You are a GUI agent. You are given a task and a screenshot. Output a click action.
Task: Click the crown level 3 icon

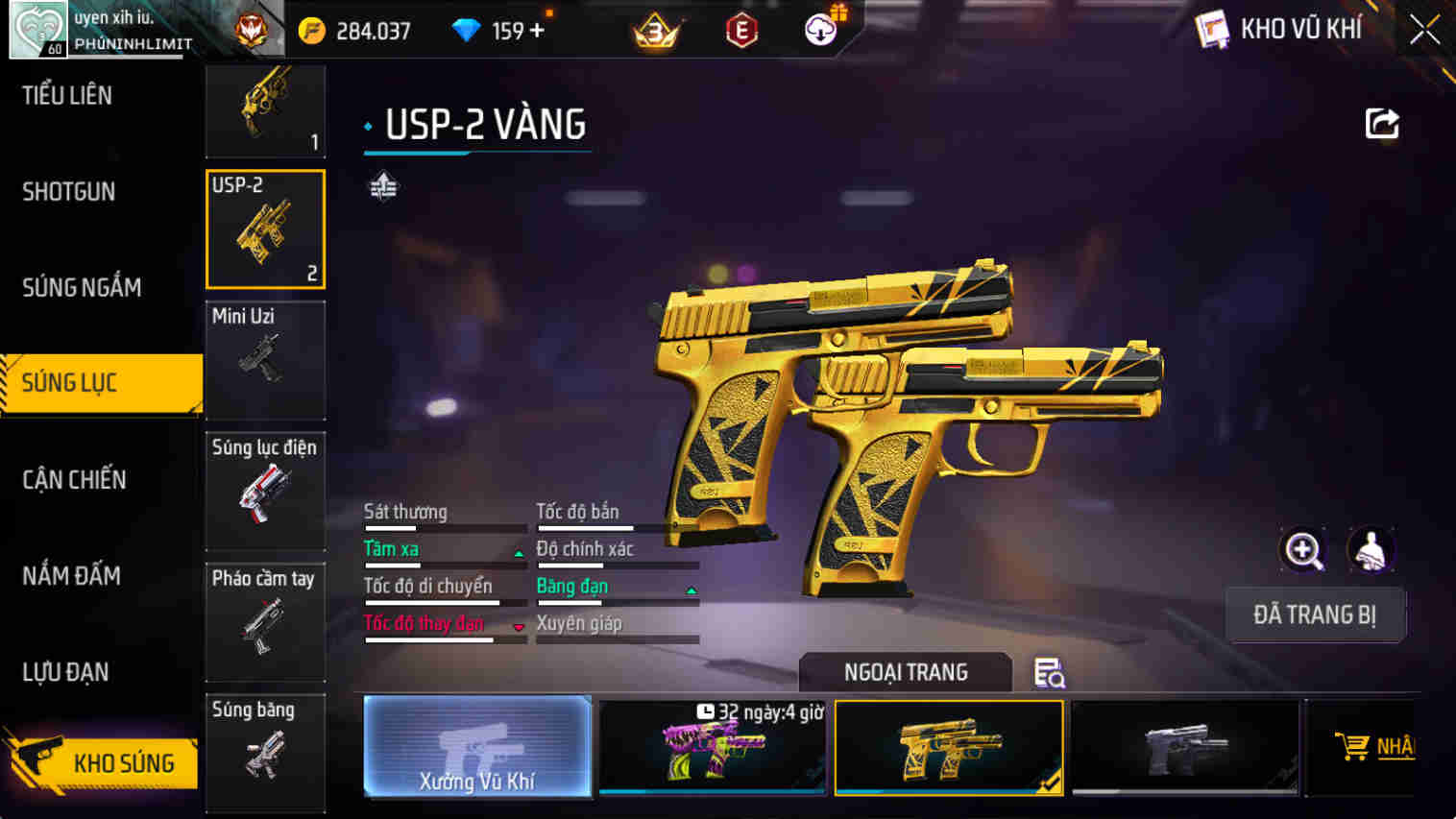[x=655, y=29]
